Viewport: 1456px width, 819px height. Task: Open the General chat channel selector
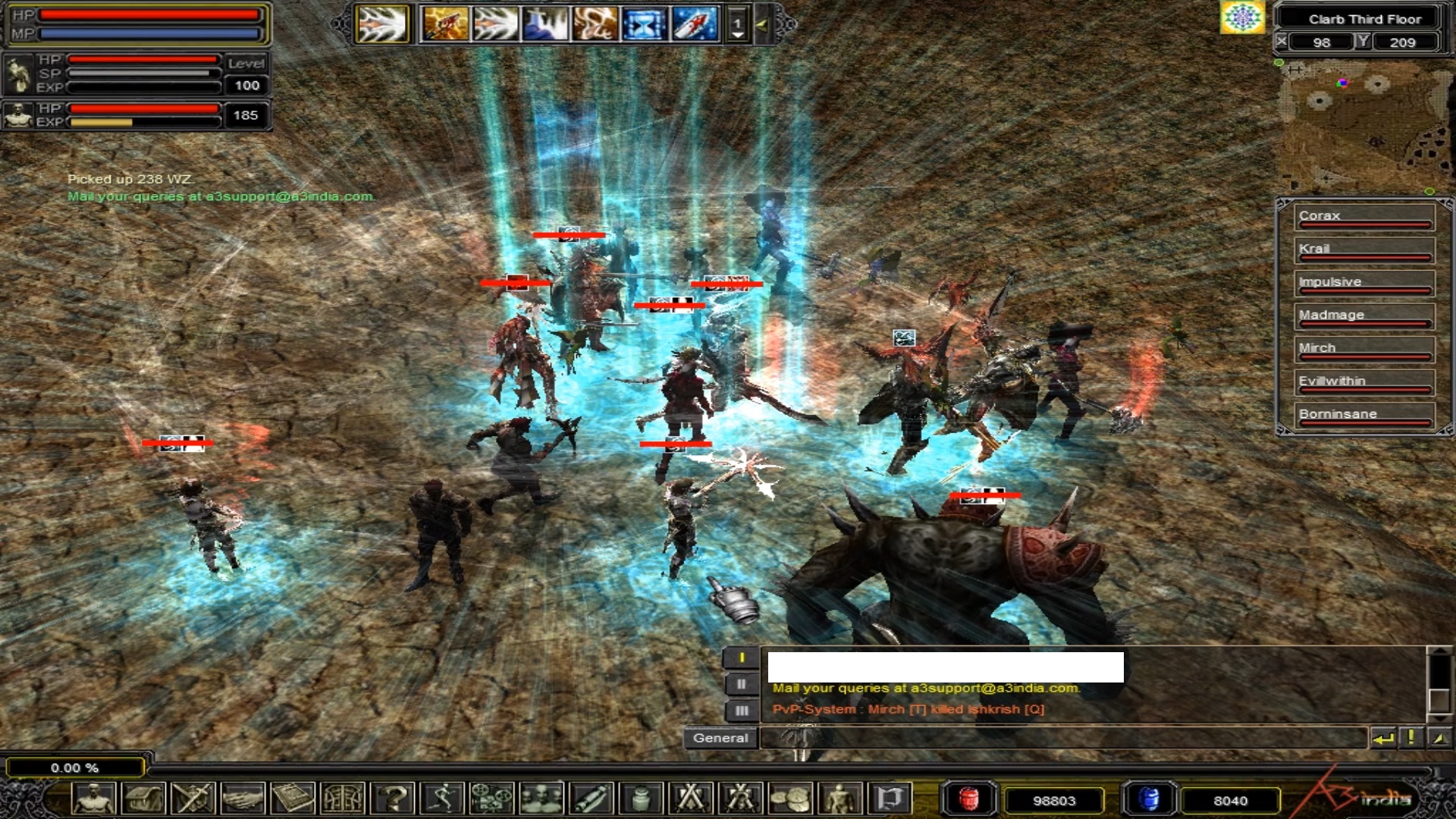[x=720, y=738]
